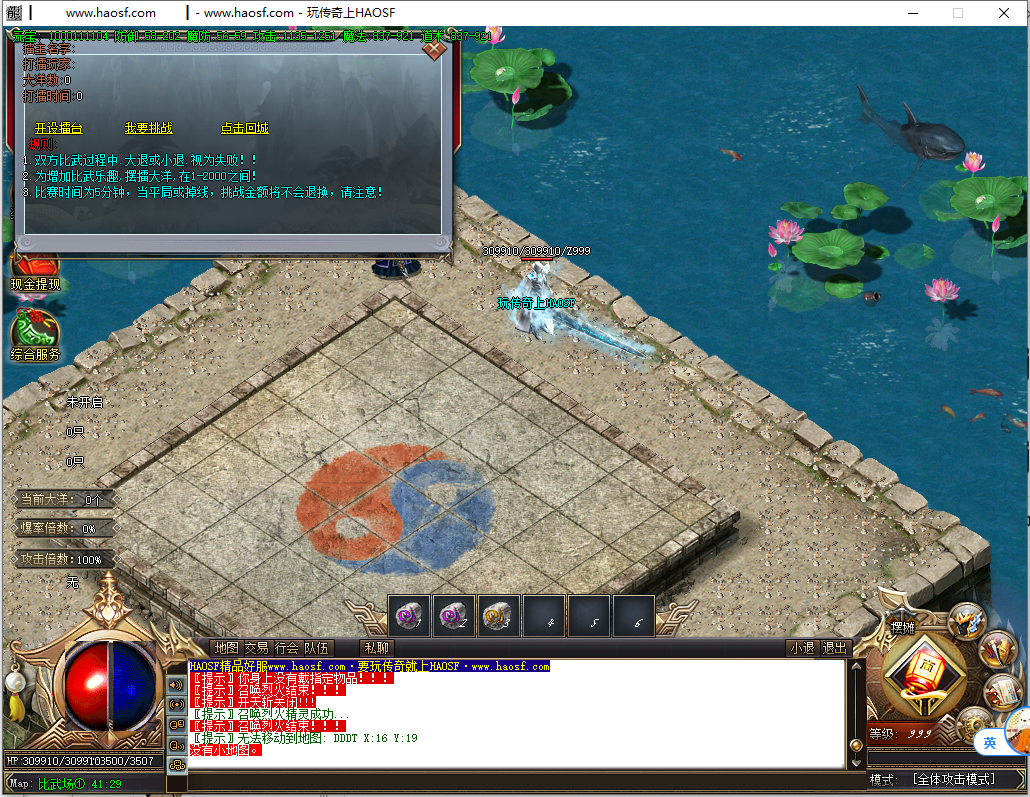Click the 开设擂台 link
The width and height of the screenshot is (1030, 797).
tap(59, 129)
